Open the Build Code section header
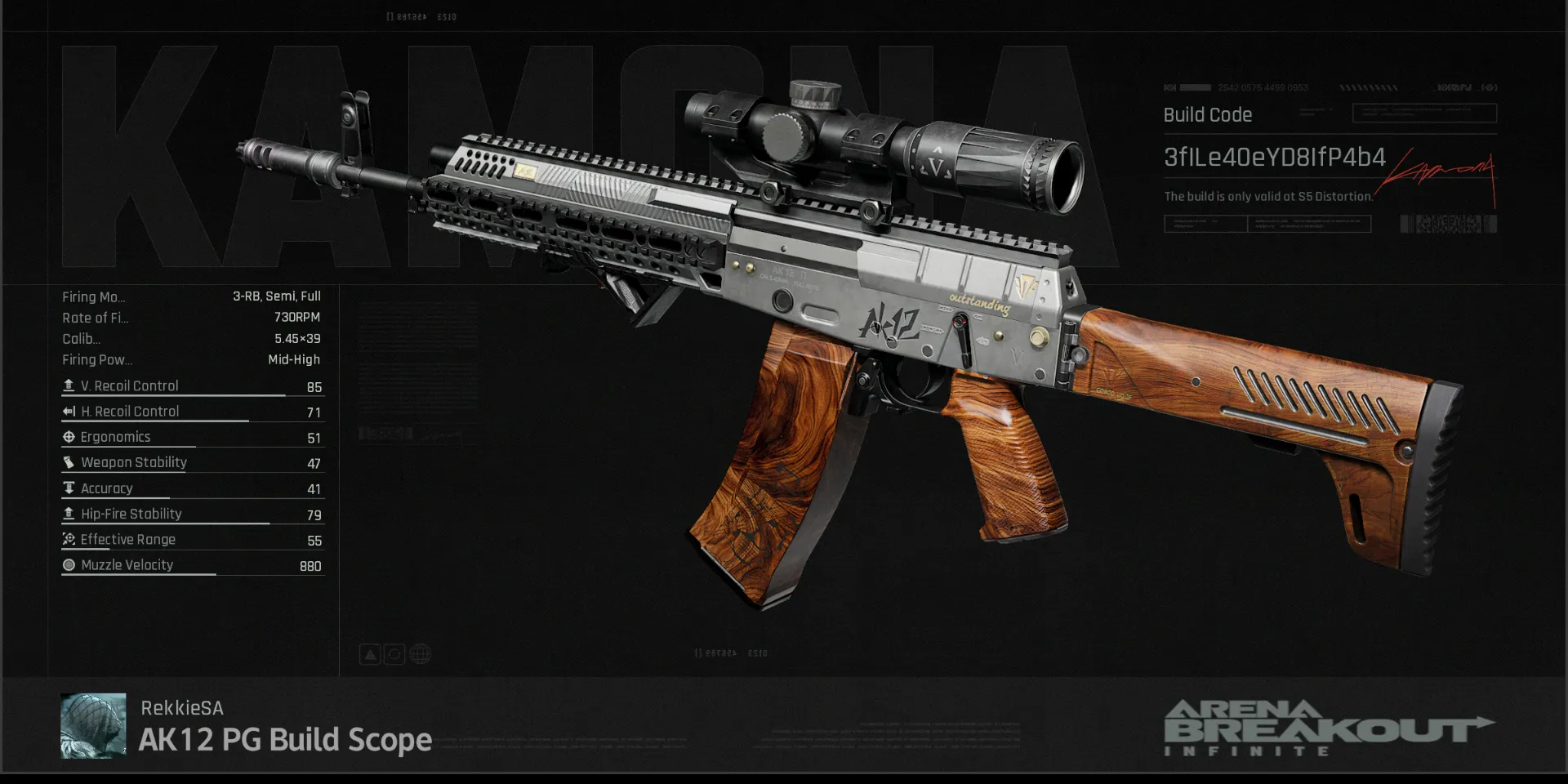Screen dimensions: 1568x784 pos(1207,115)
